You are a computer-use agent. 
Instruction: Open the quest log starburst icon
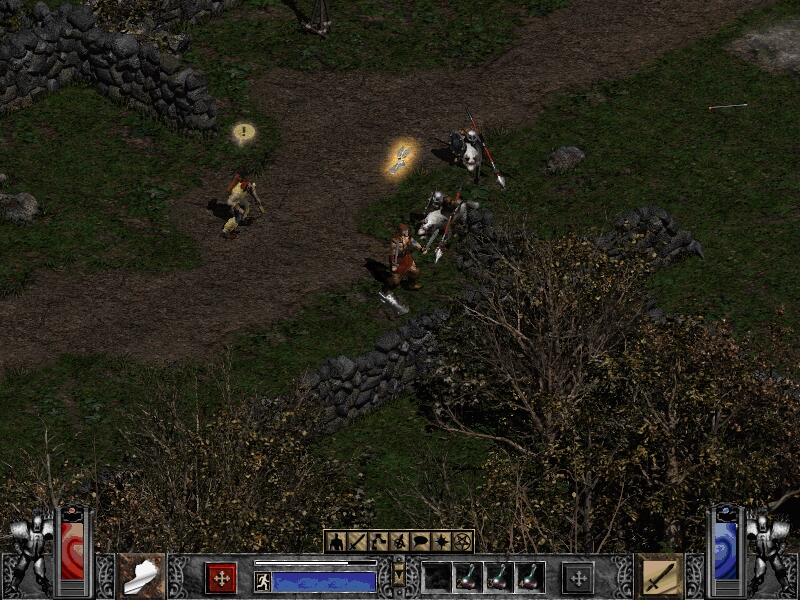(x=441, y=542)
